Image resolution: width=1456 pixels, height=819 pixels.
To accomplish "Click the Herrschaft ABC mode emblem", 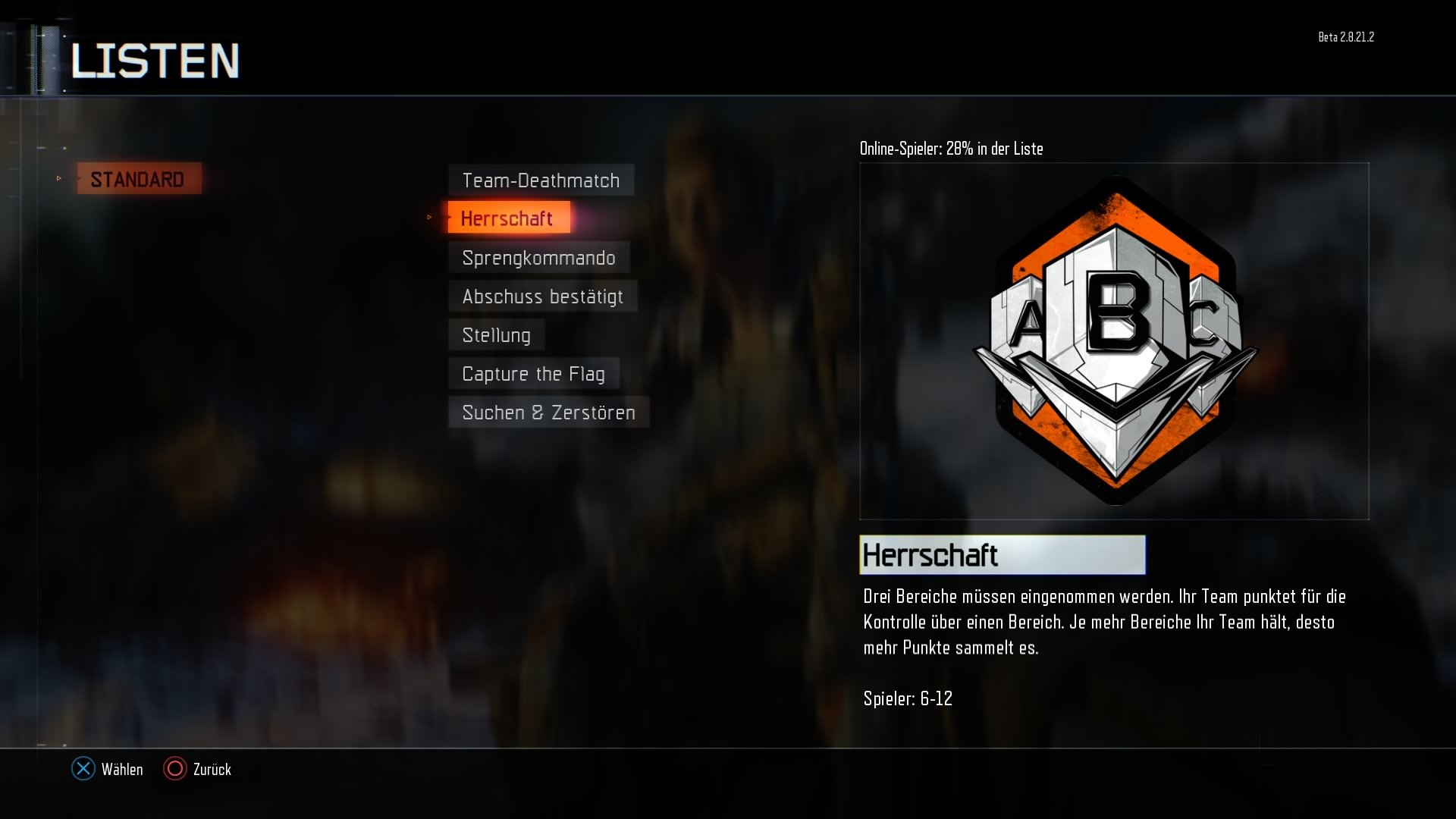I will click(1113, 334).
